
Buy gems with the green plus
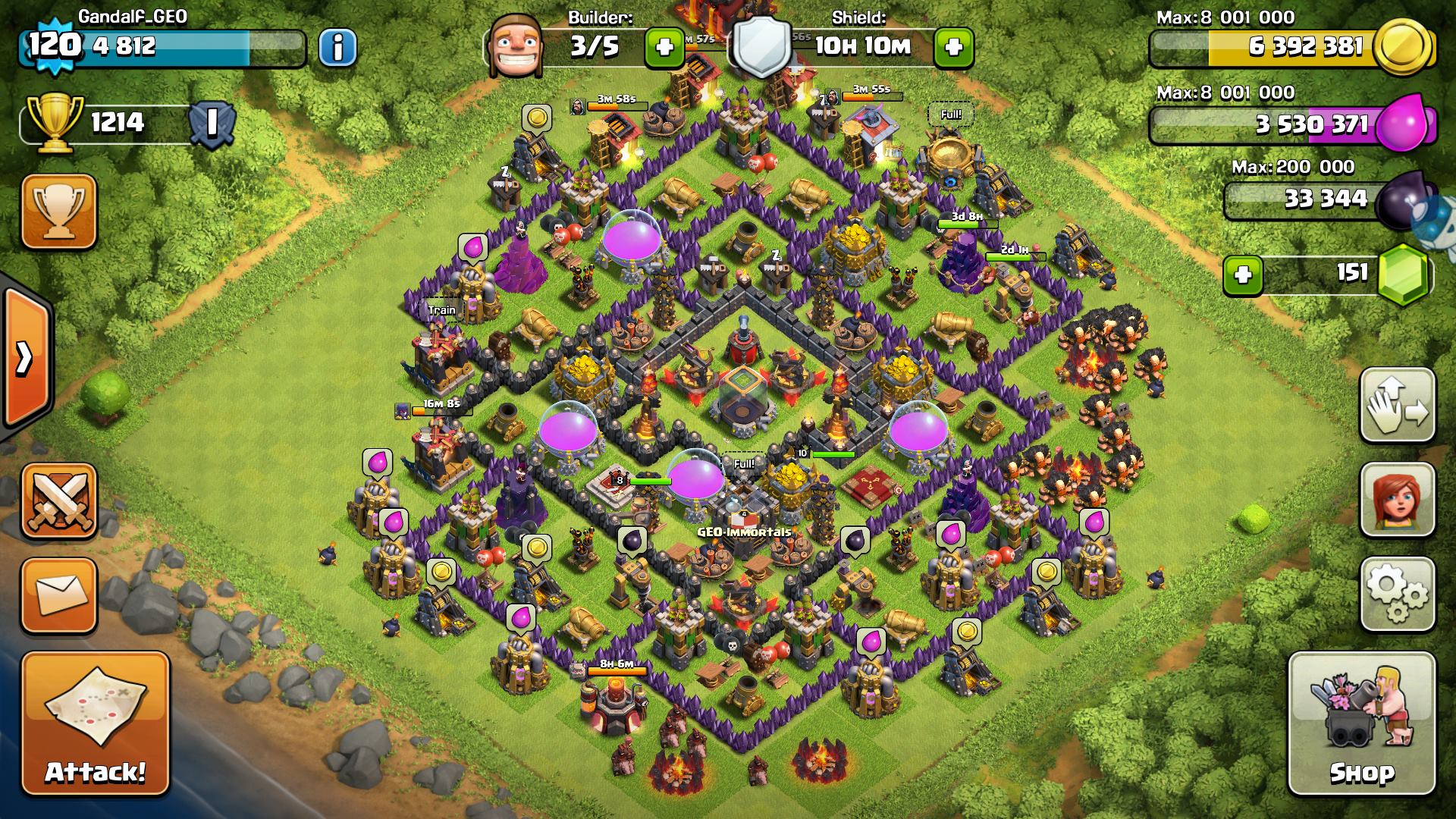1243,275
